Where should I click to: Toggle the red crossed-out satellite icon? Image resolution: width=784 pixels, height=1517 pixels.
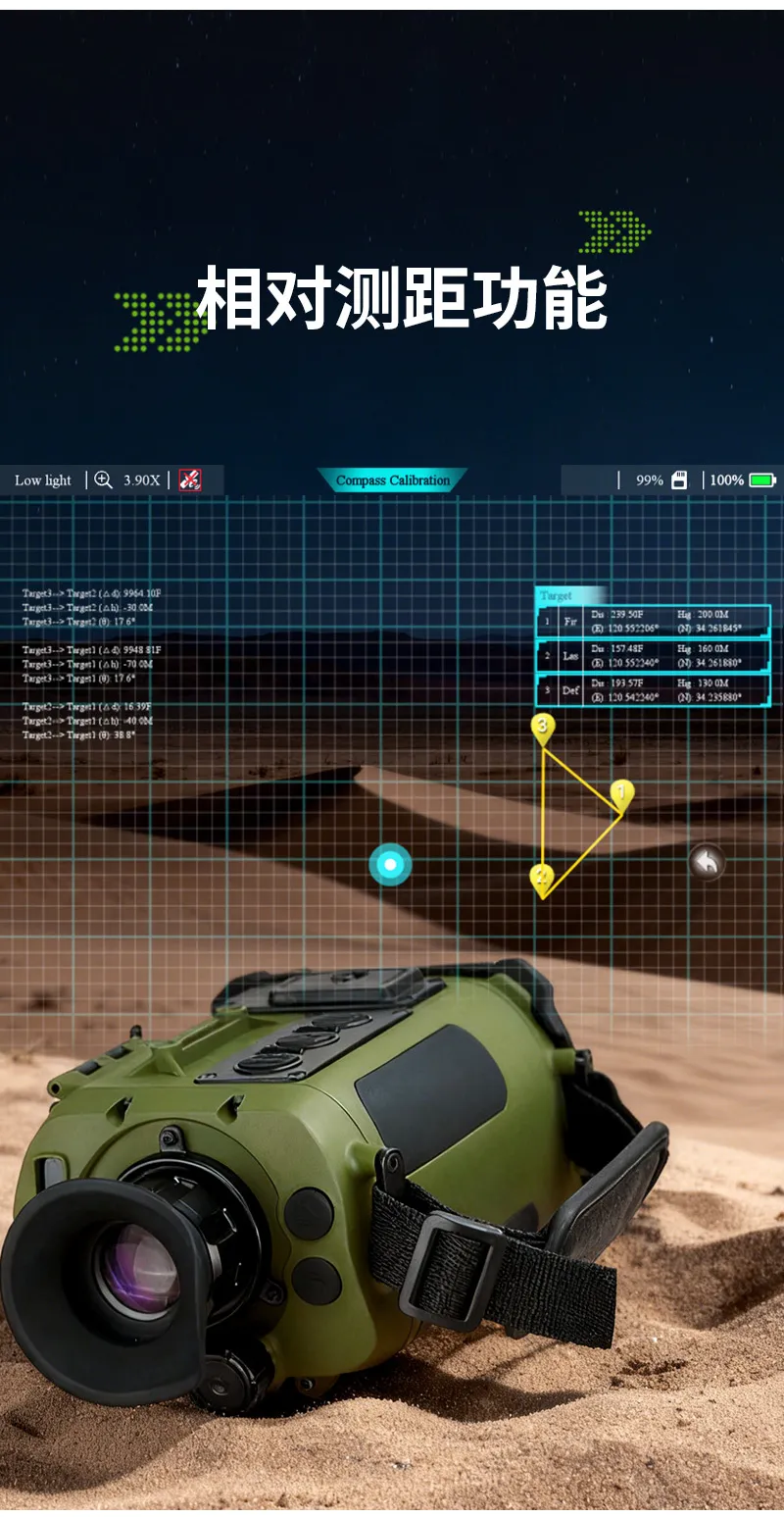tap(190, 480)
